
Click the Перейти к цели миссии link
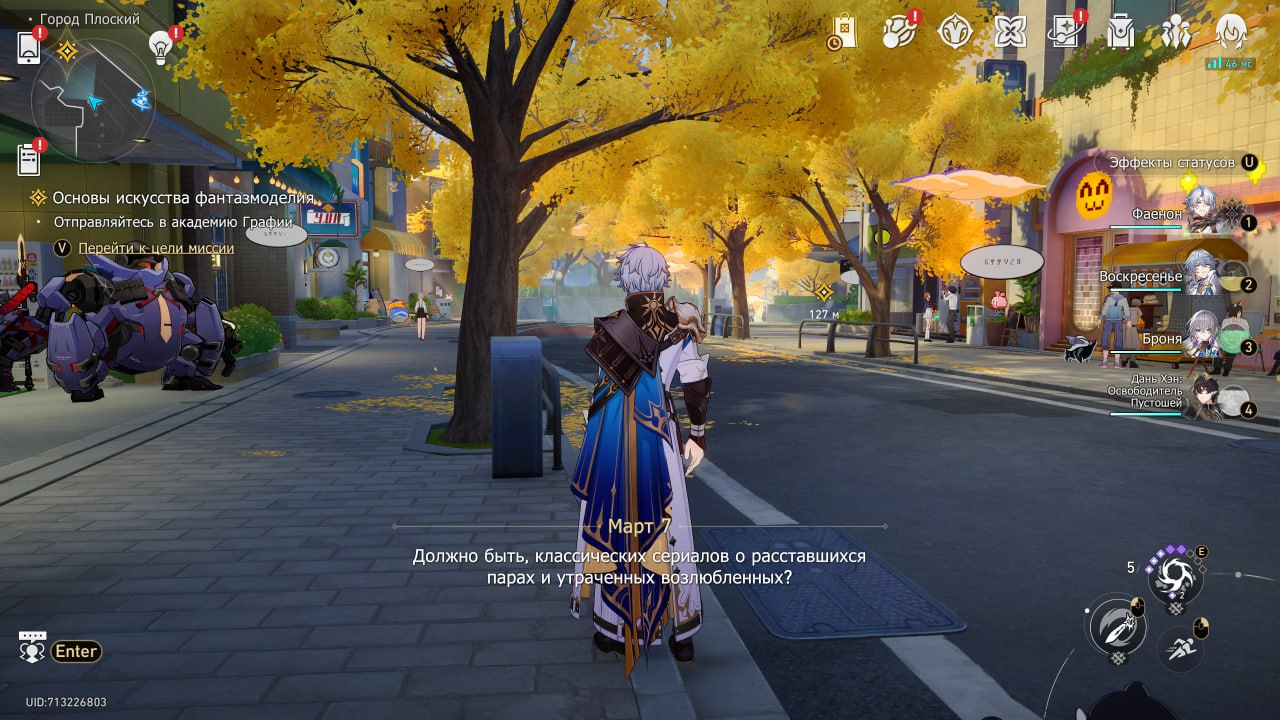156,248
